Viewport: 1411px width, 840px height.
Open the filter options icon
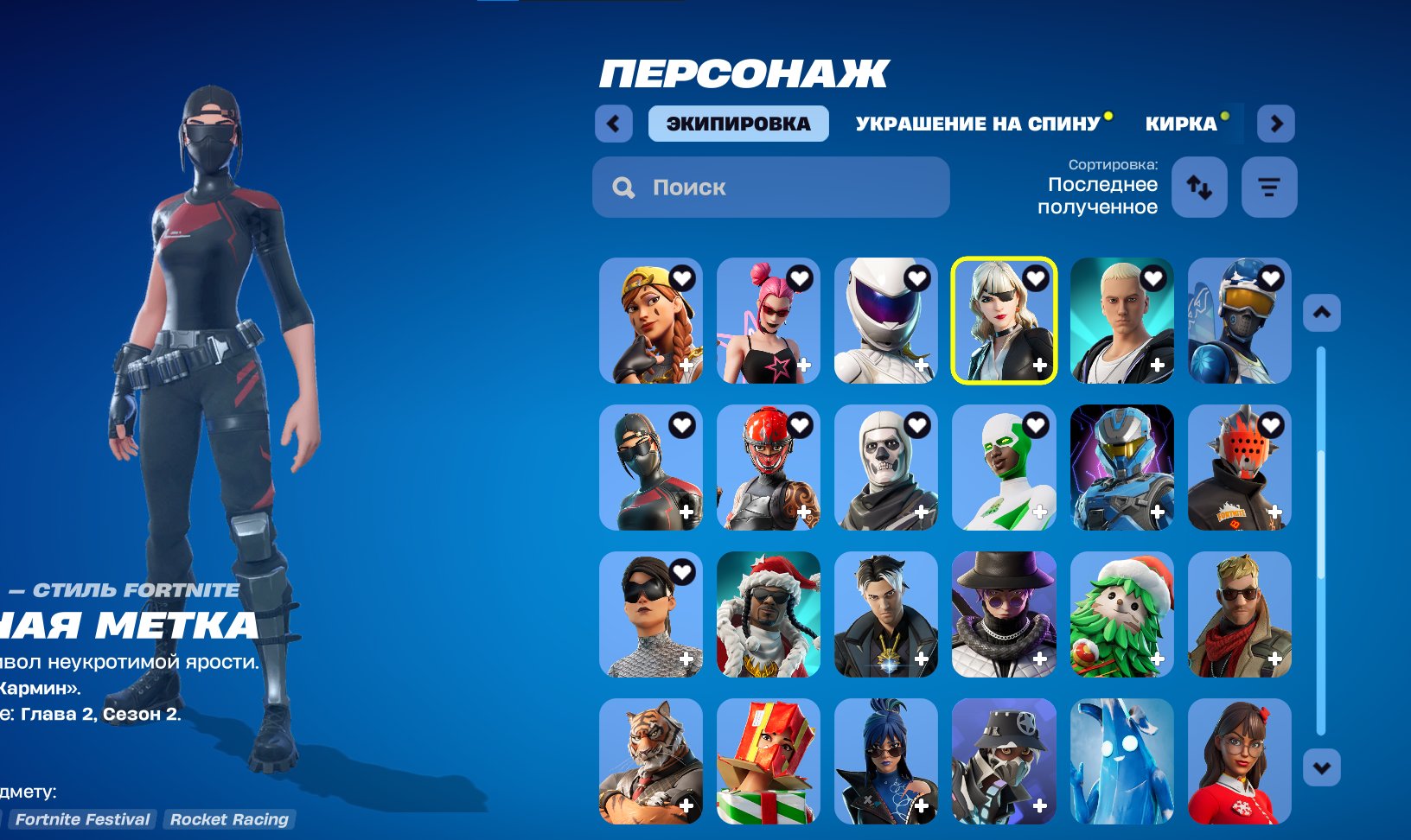click(1267, 186)
